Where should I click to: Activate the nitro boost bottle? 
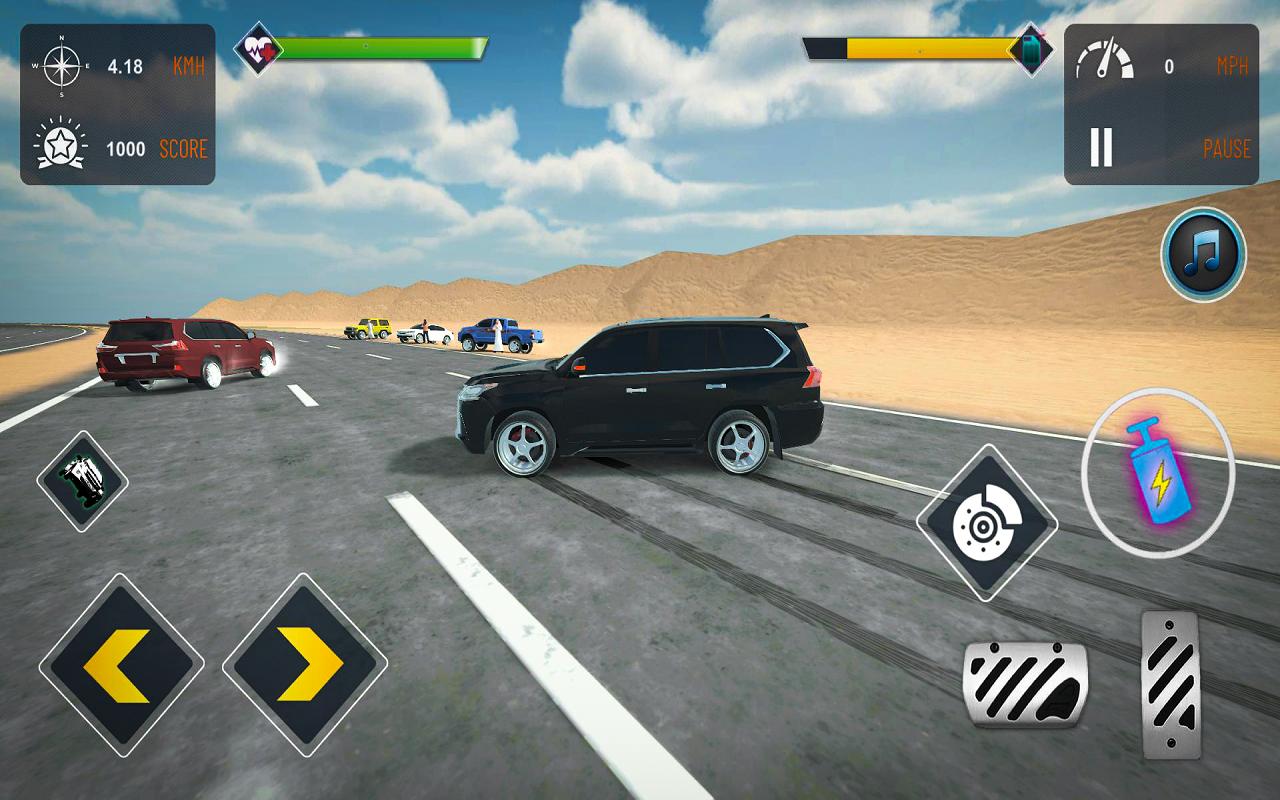1158,473
